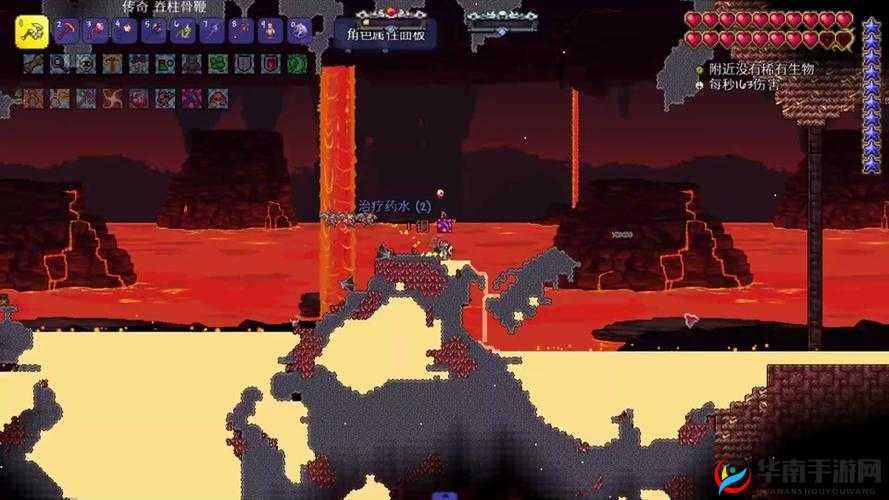
Task: Select the red pickaxe in hotbar slot 2
Action: pos(66,32)
